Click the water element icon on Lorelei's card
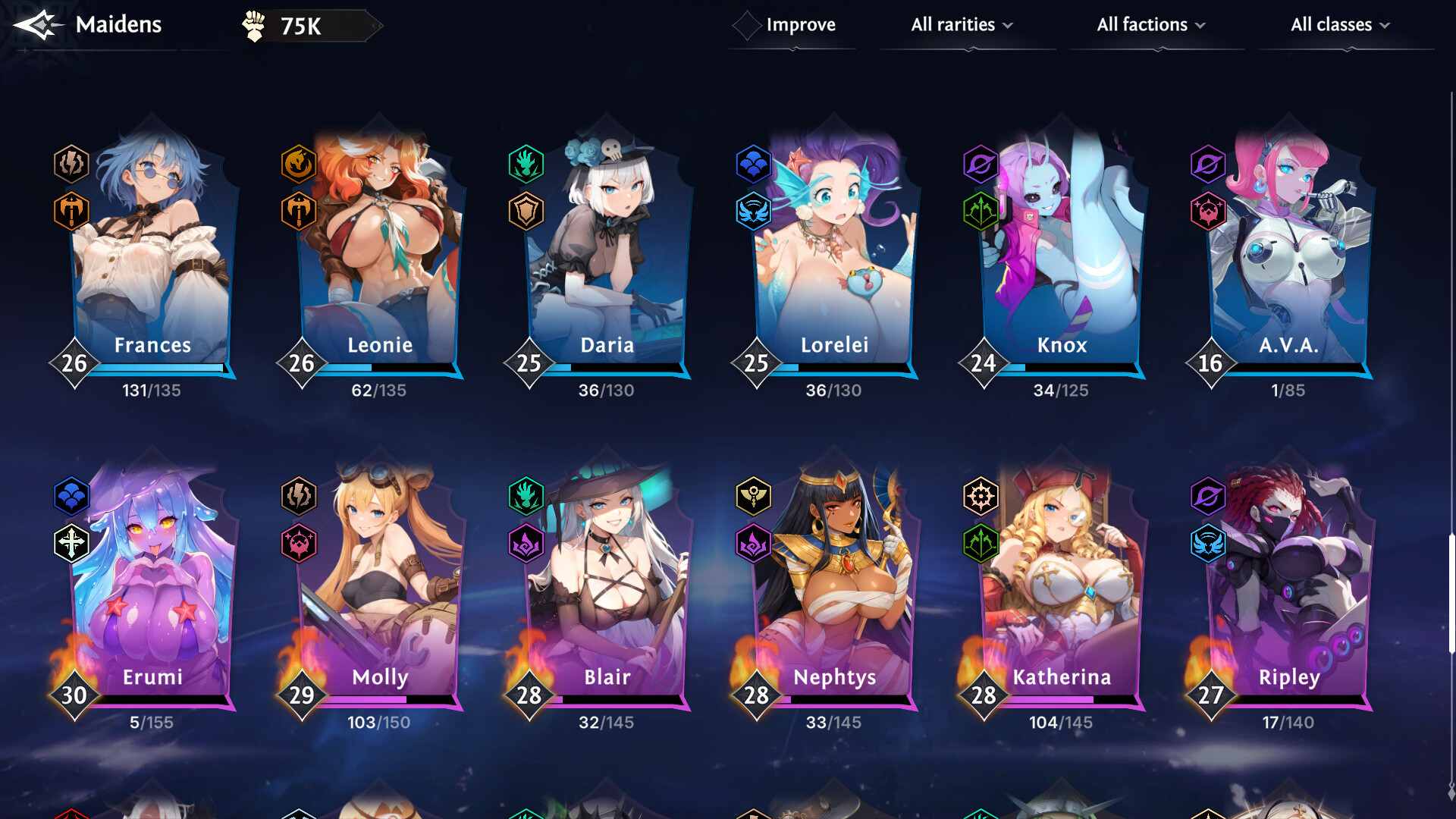This screenshot has height=819, width=1456. point(754,164)
